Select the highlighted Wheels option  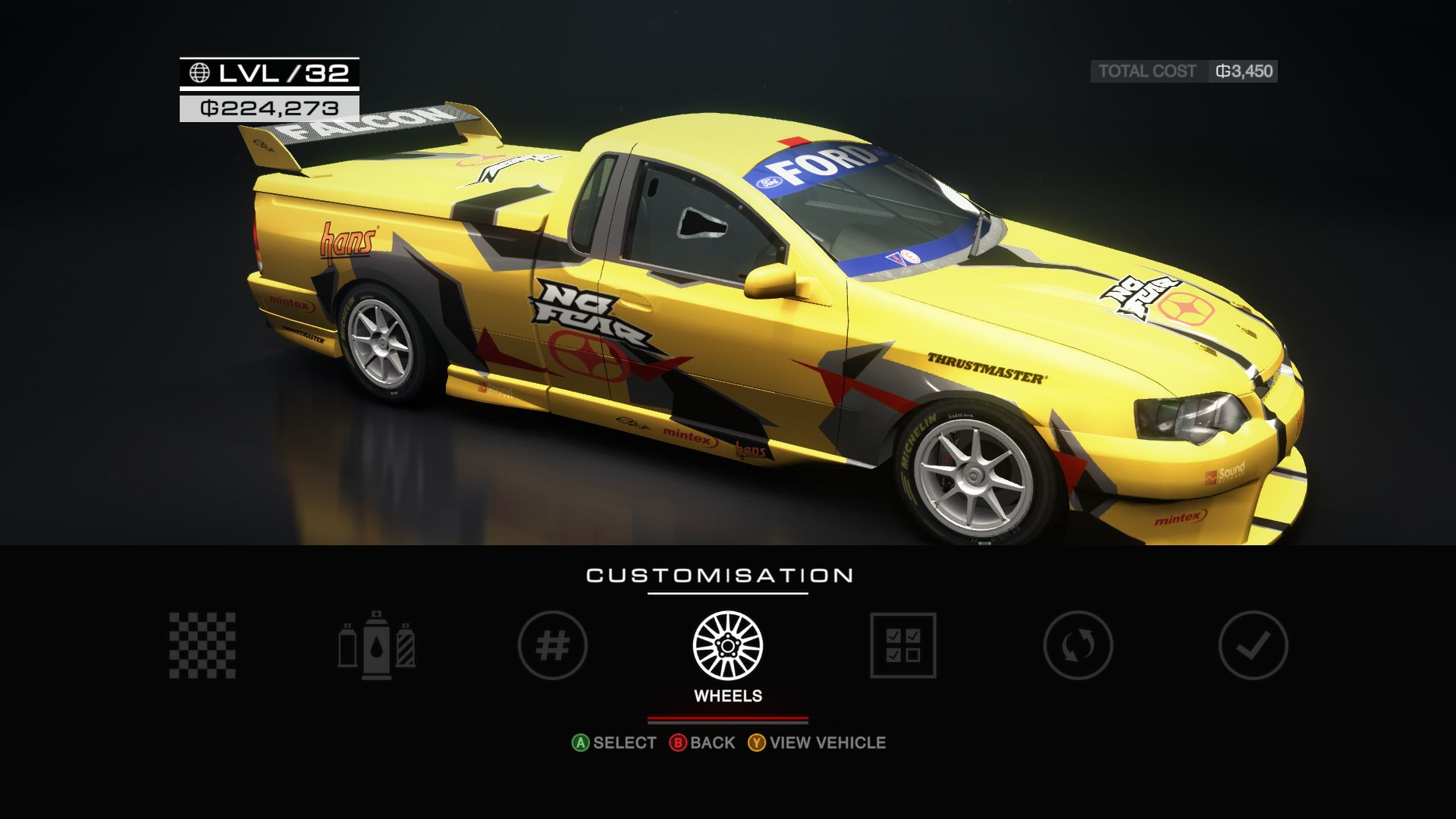pyautogui.click(x=728, y=645)
